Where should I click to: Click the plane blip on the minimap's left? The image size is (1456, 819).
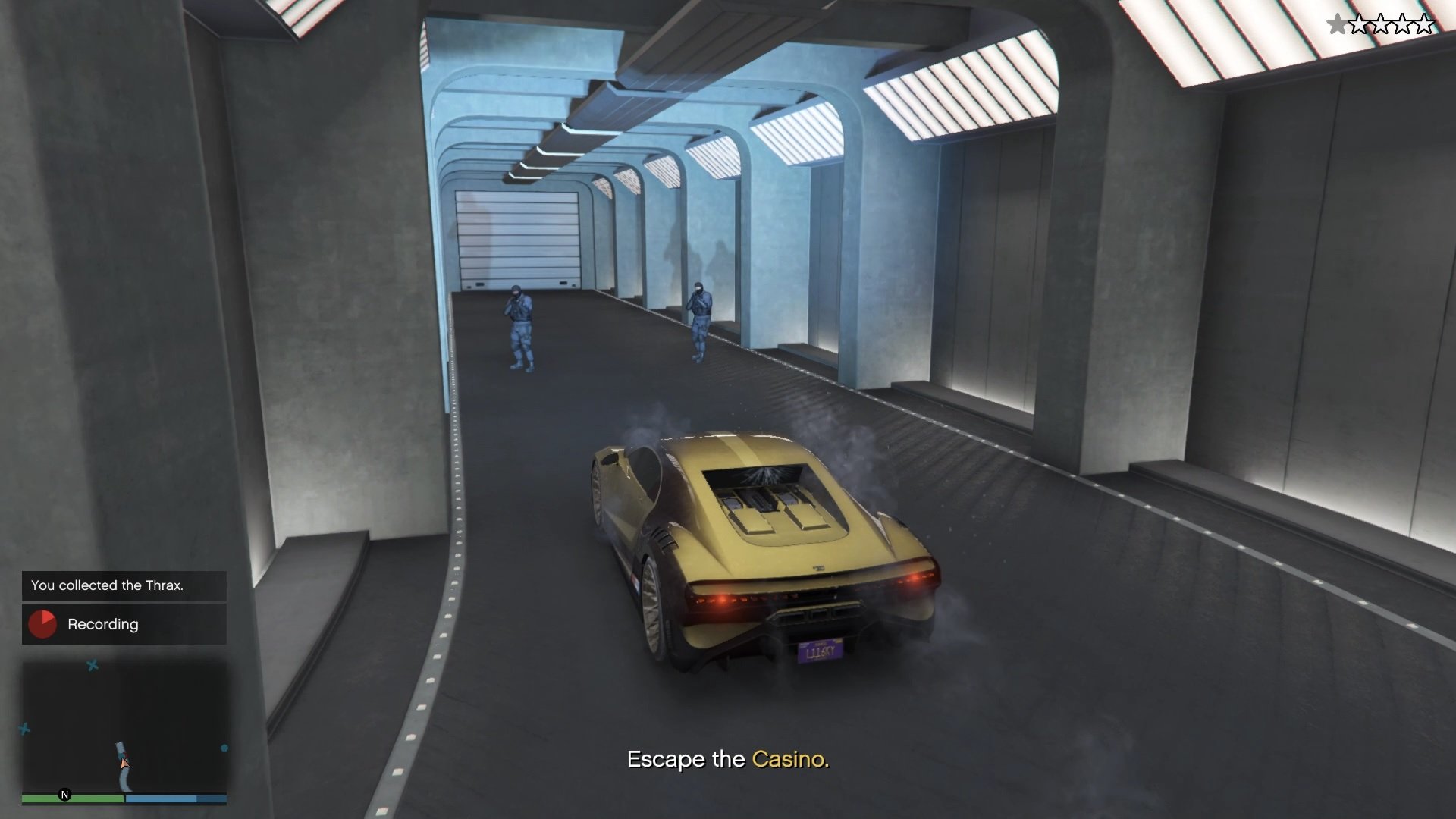coord(24,729)
